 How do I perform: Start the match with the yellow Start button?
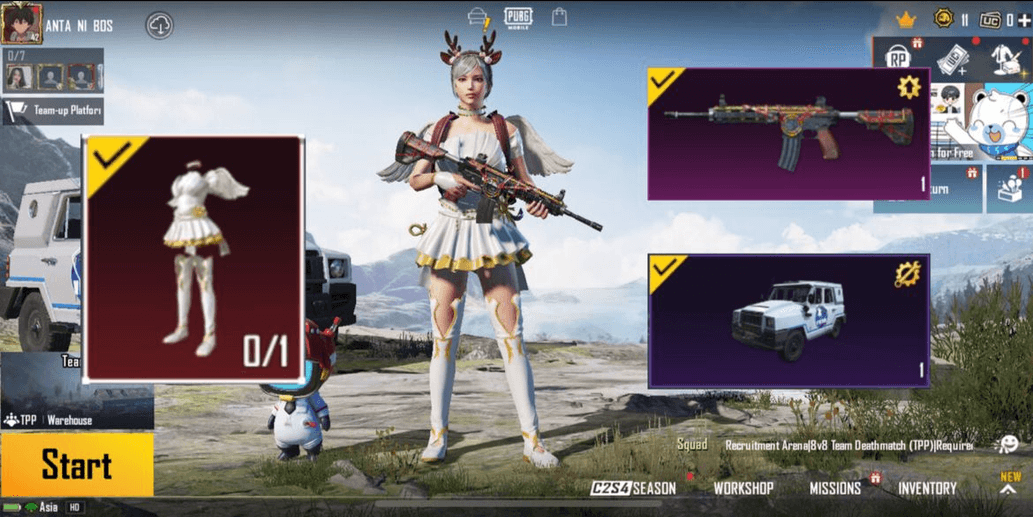click(77, 465)
